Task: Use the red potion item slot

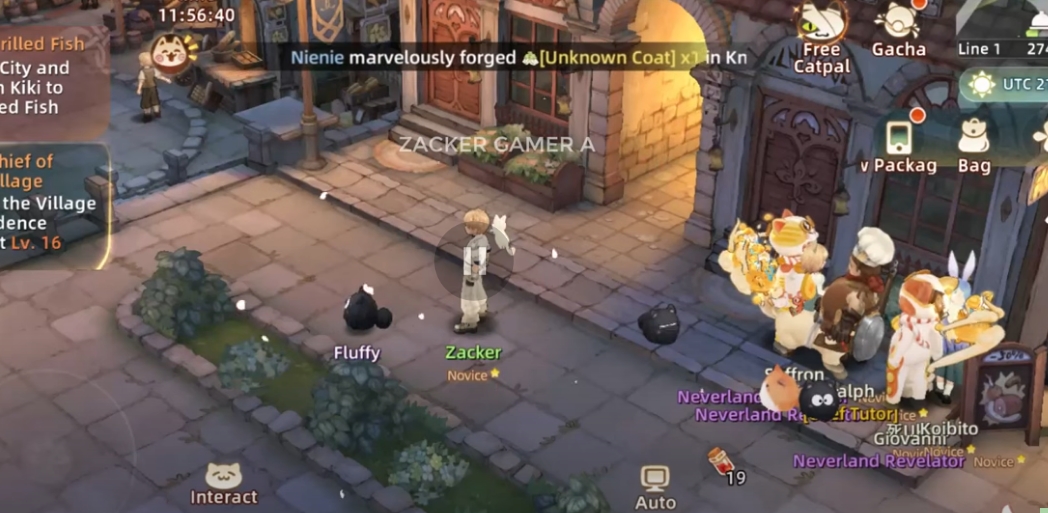Action: click(719, 464)
